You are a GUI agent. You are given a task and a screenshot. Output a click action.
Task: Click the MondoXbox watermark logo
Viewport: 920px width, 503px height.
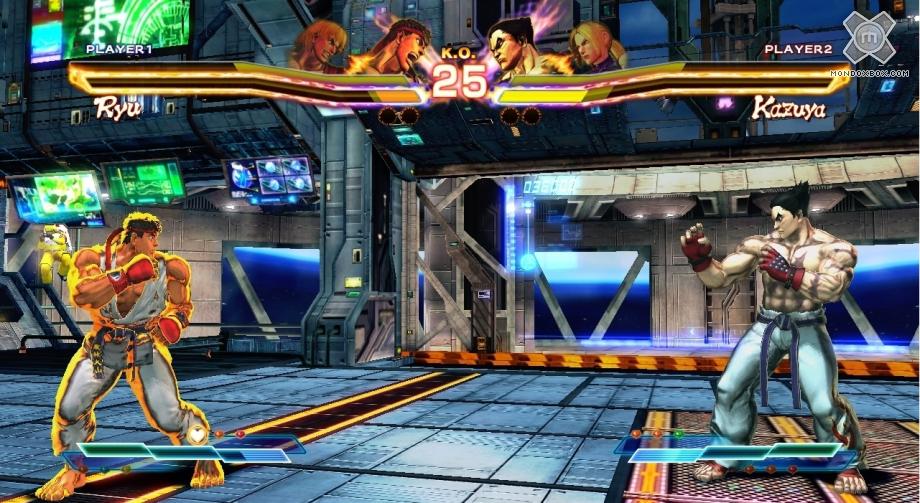(869, 38)
